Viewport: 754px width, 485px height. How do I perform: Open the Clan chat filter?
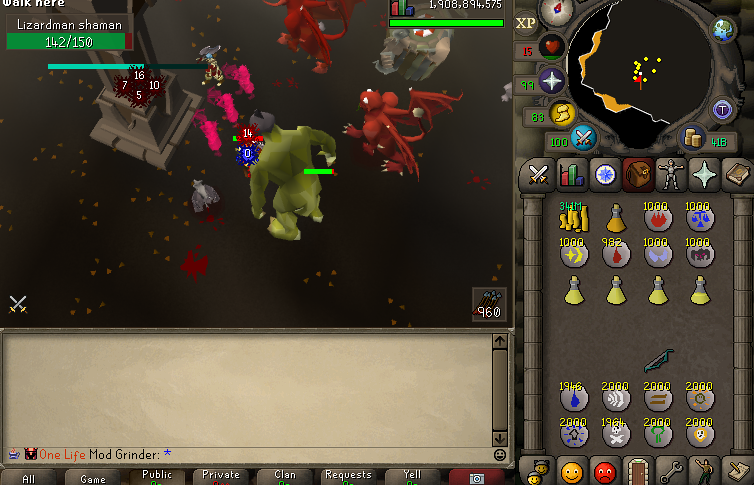(285, 477)
